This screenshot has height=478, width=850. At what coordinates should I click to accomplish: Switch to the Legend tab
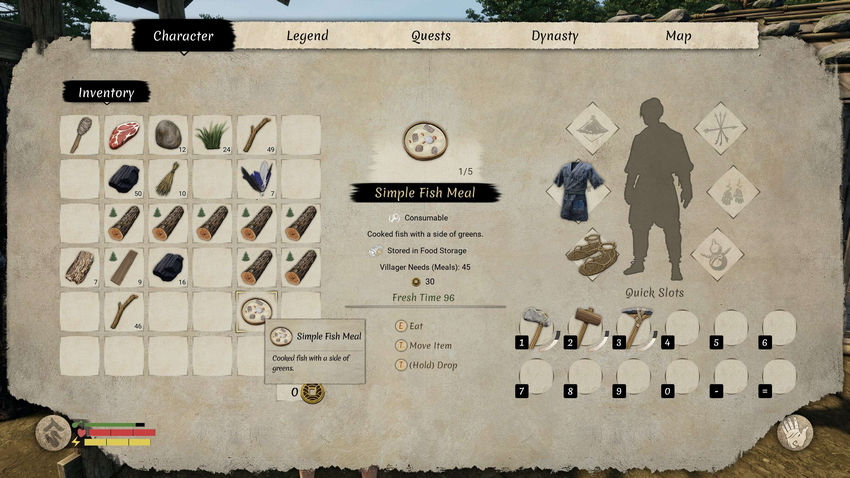(307, 36)
